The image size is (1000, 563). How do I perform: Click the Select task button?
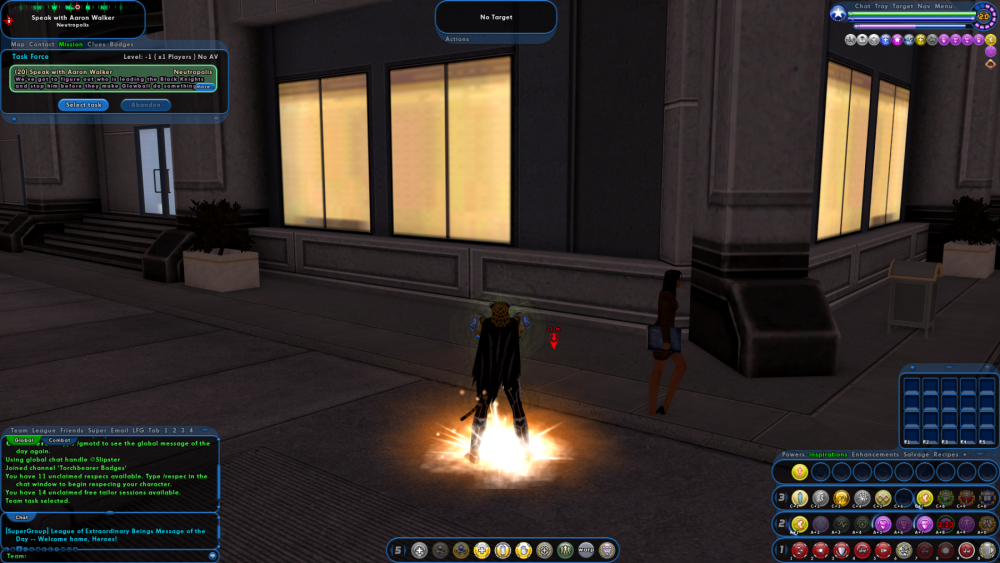point(83,105)
